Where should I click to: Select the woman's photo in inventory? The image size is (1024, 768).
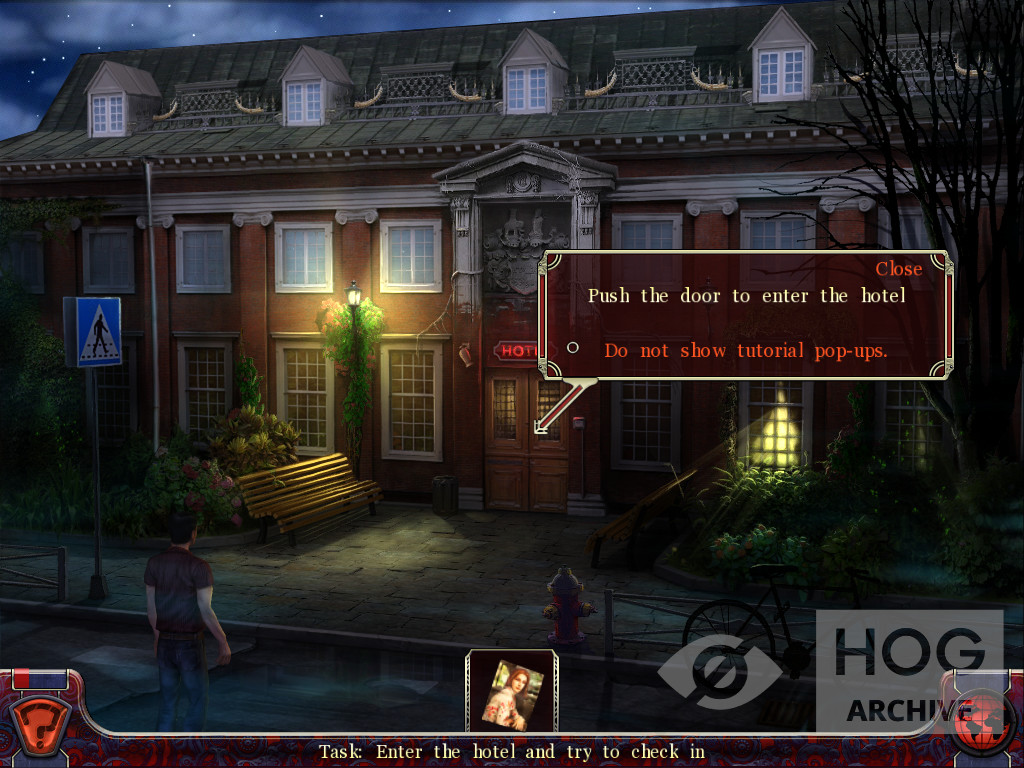[x=512, y=691]
